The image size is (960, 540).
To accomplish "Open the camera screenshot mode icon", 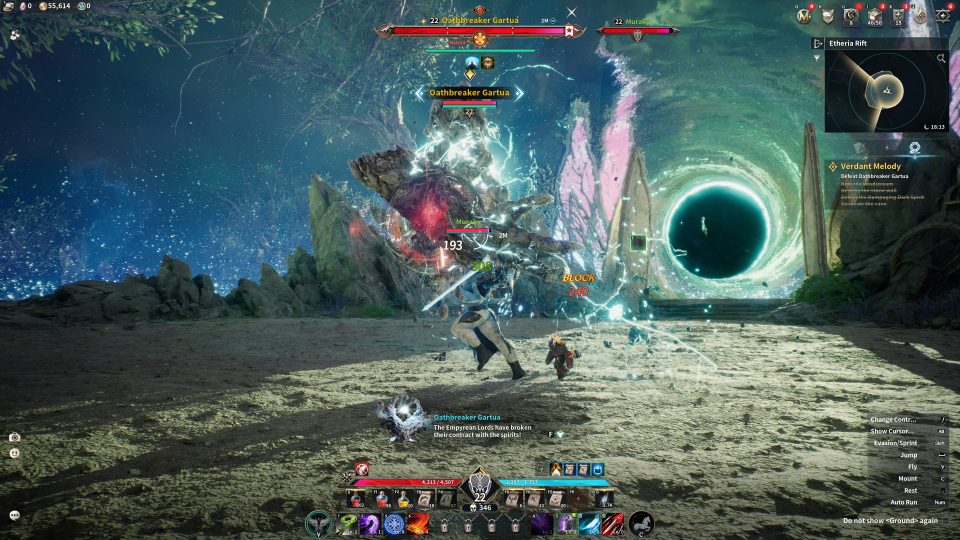I will [15, 437].
